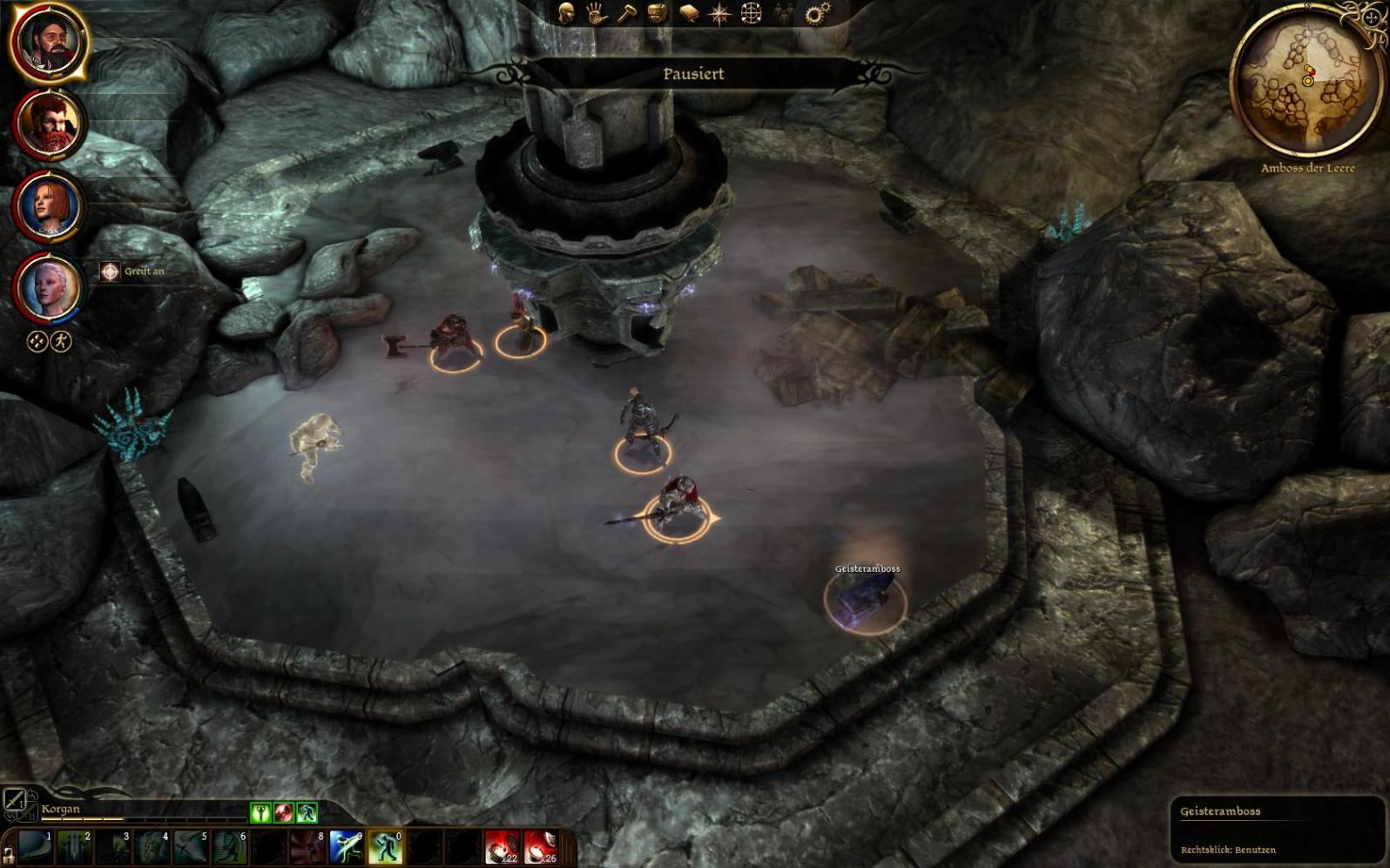Open the spiral hand abilities menu
The width and height of the screenshot is (1390, 868).
[x=597, y=14]
